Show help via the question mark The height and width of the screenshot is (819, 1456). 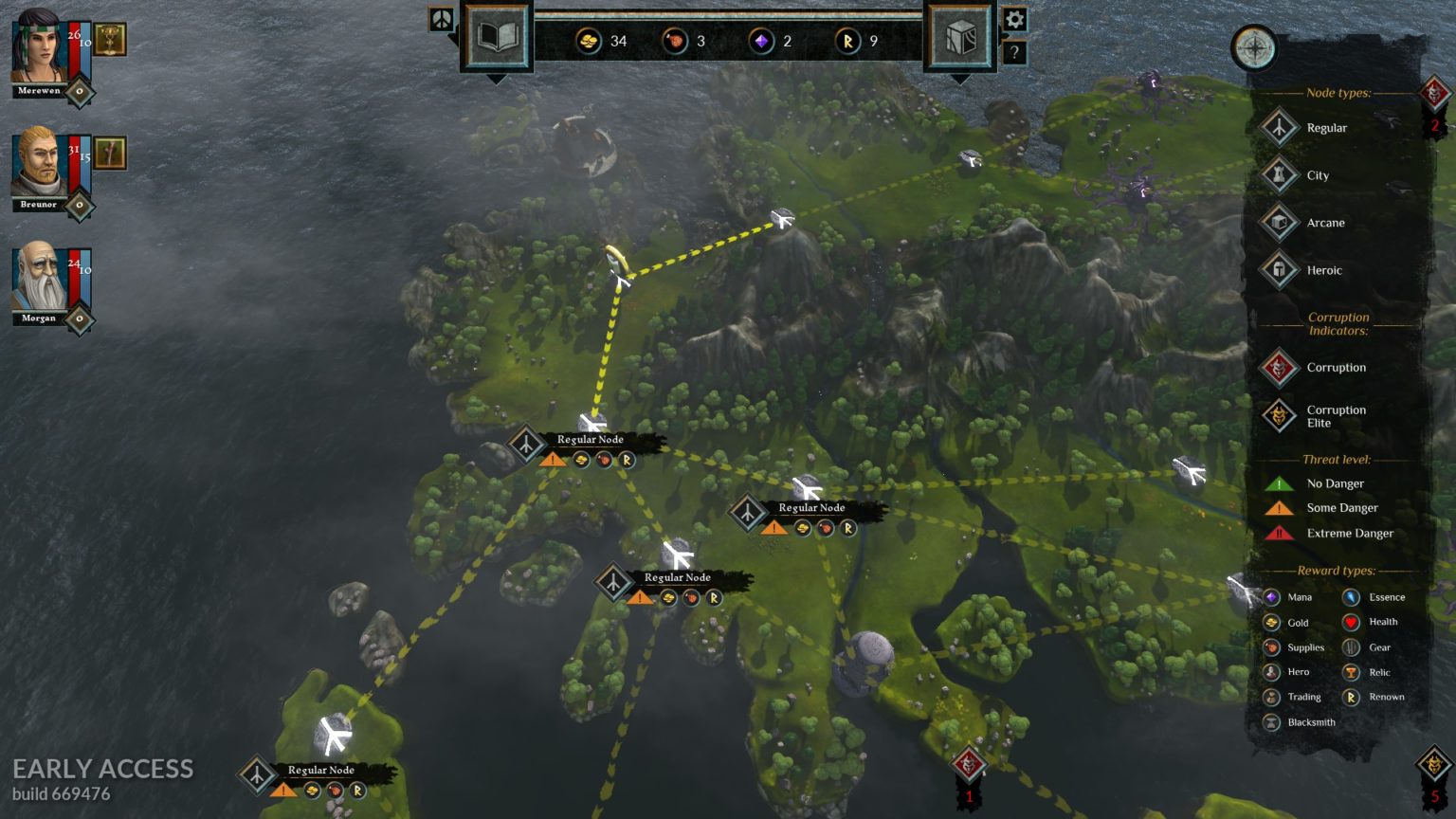(1014, 53)
